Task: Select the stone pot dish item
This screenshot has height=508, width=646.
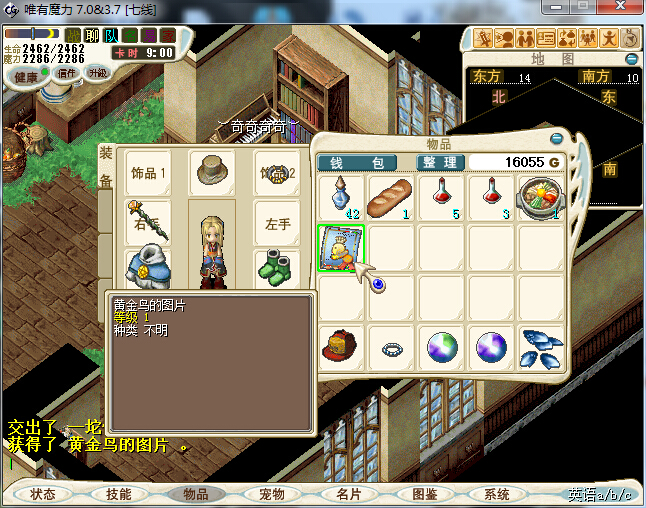Action: (541, 198)
